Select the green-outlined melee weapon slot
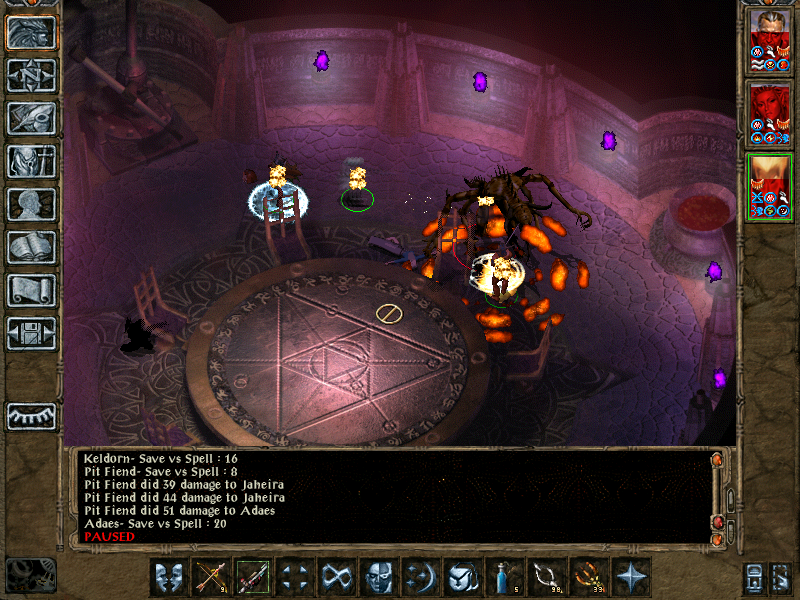The image size is (800, 600). coord(252,577)
